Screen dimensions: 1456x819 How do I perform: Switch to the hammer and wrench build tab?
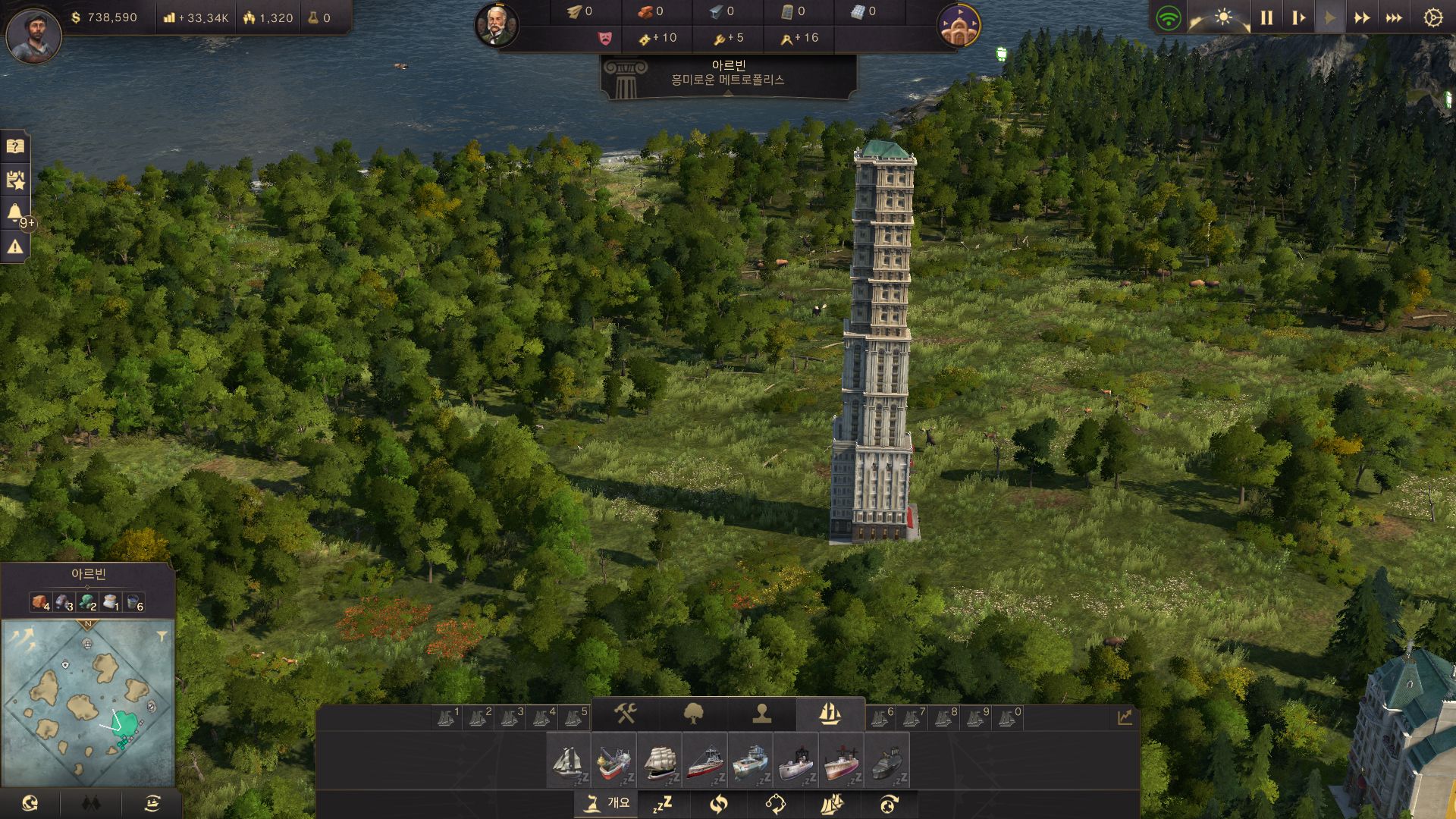tap(626, 714)
